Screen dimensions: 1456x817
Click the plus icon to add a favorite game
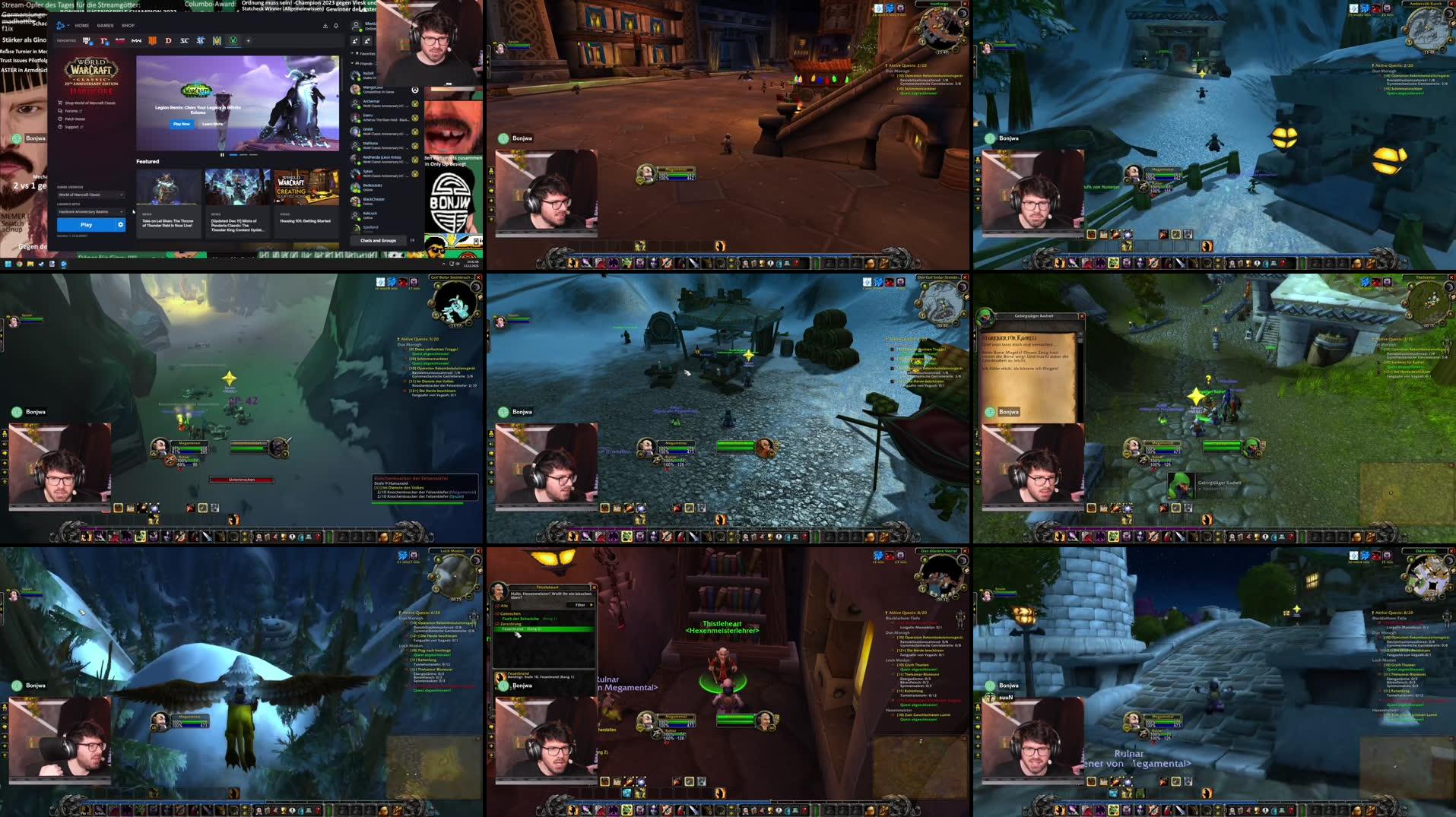click(249, 41)
